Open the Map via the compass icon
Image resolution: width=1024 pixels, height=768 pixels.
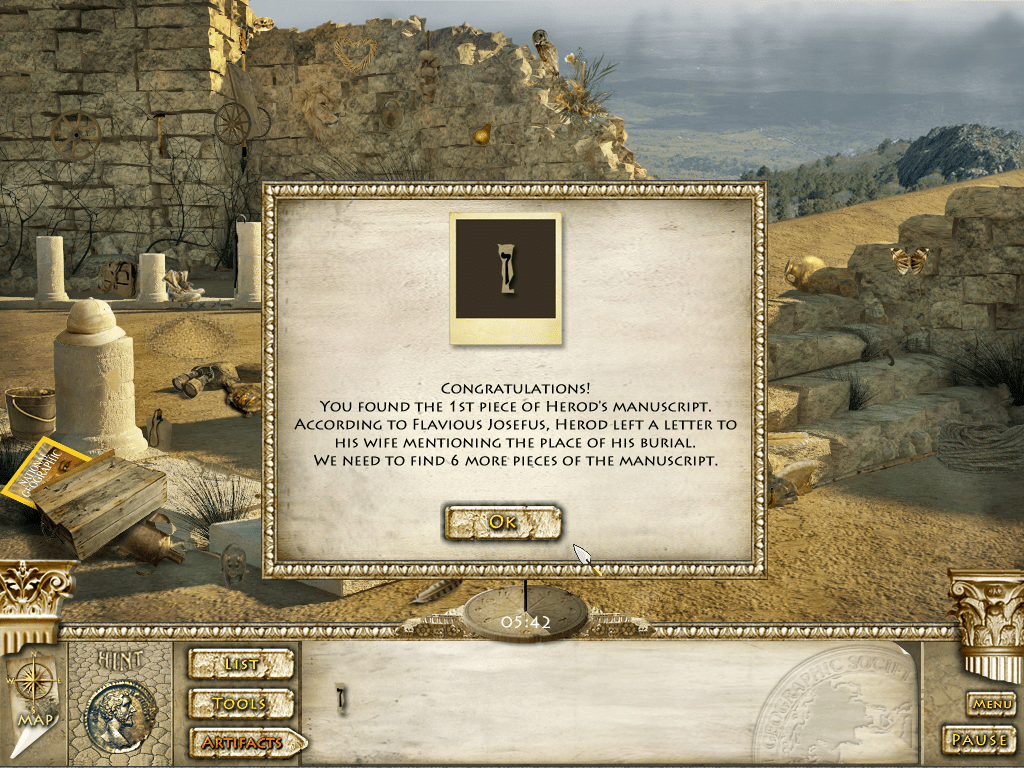[x=34, y=691]
